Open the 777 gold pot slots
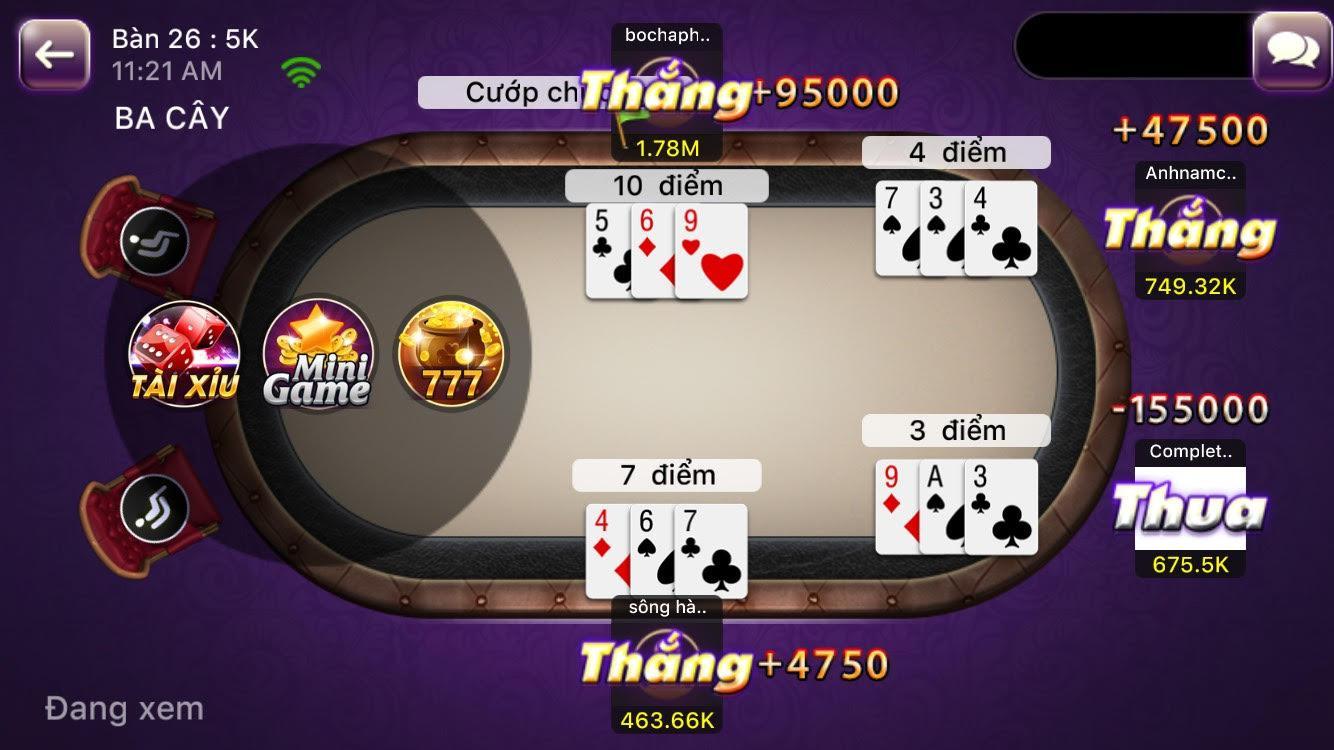This screenshot has width=1334, height=750. click(x=450, y=355)
